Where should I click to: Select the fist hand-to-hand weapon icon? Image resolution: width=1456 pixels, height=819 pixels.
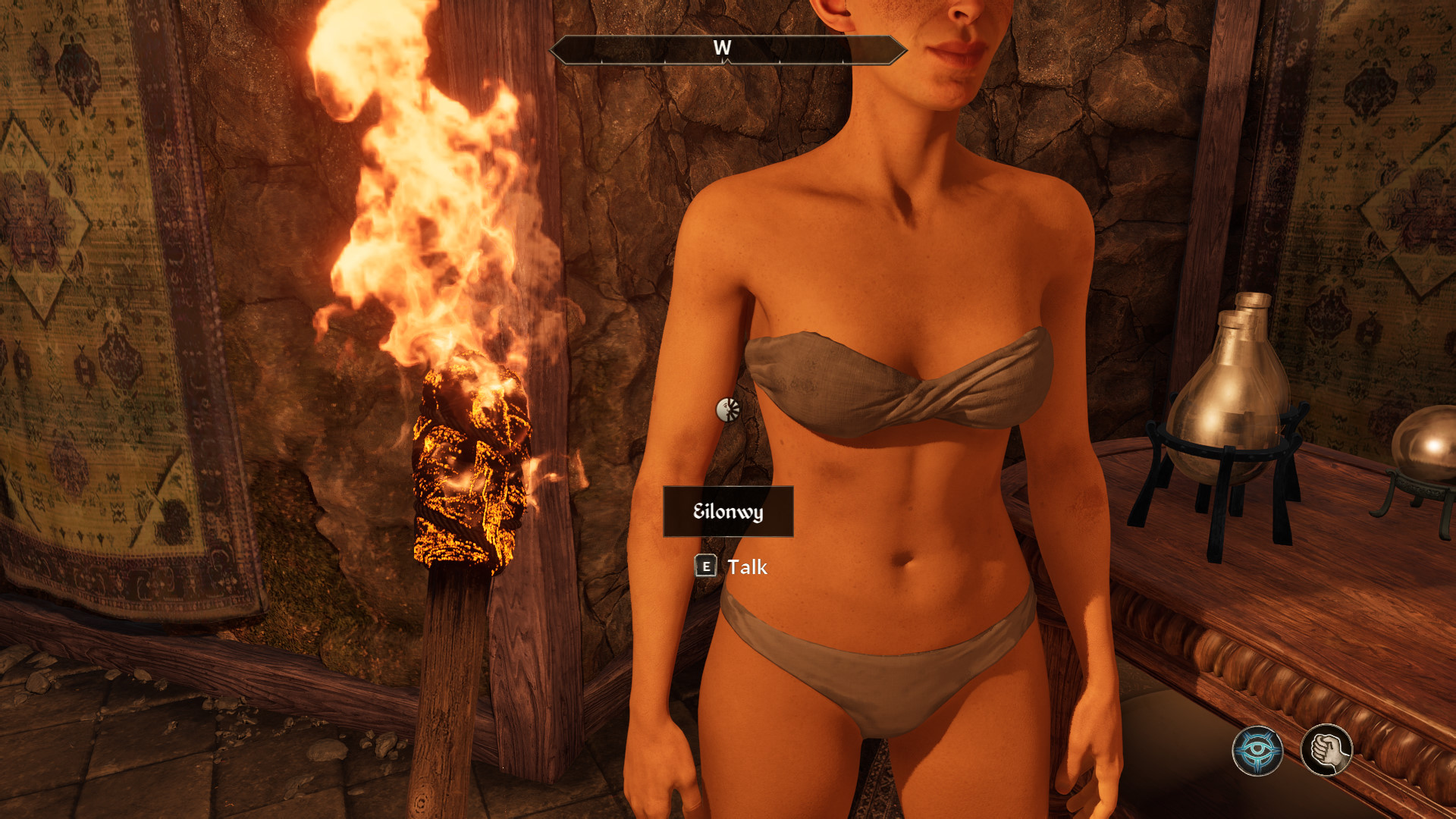pos(1326,750)
